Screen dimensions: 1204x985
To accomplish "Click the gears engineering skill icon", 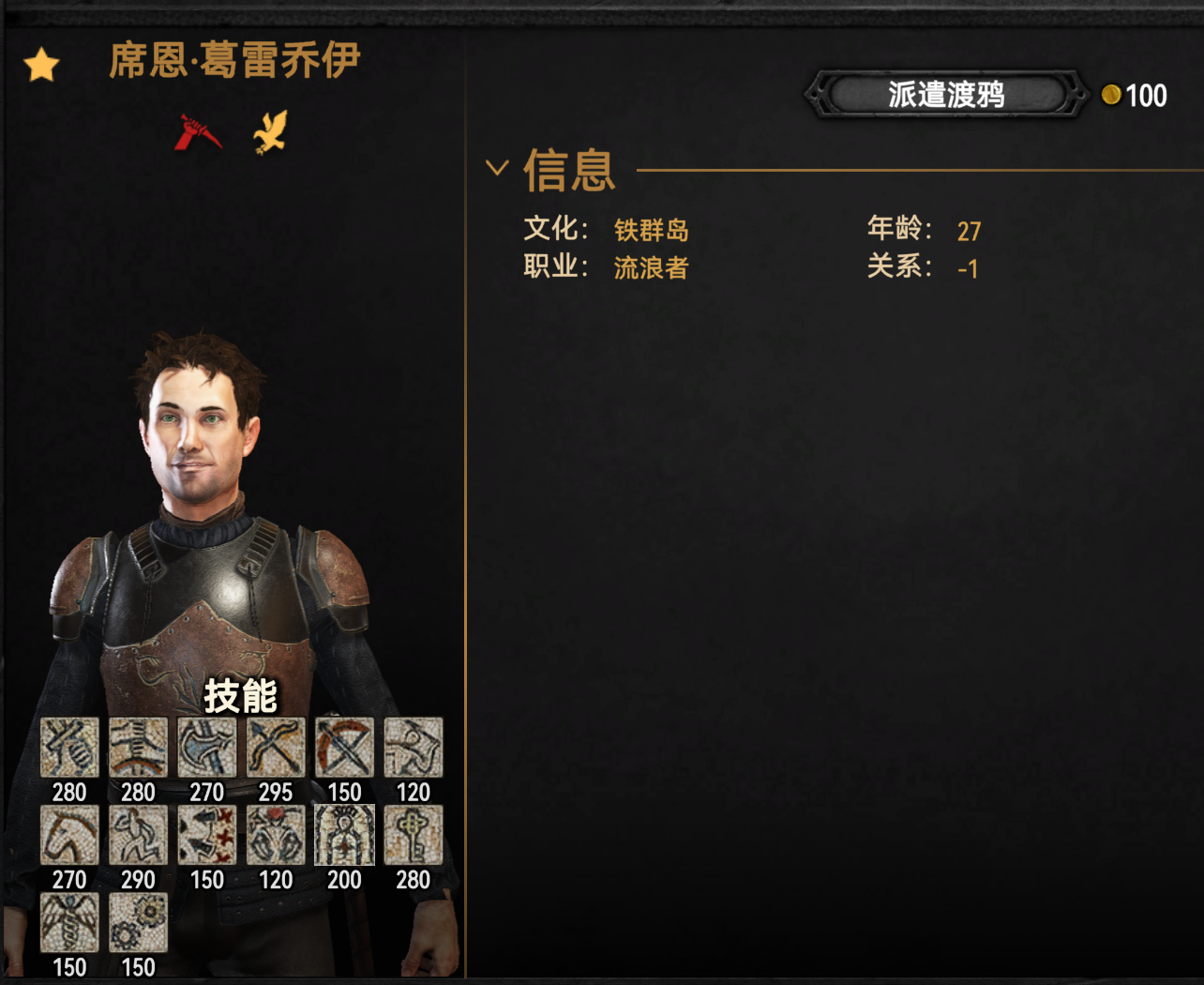I will 138,922.
